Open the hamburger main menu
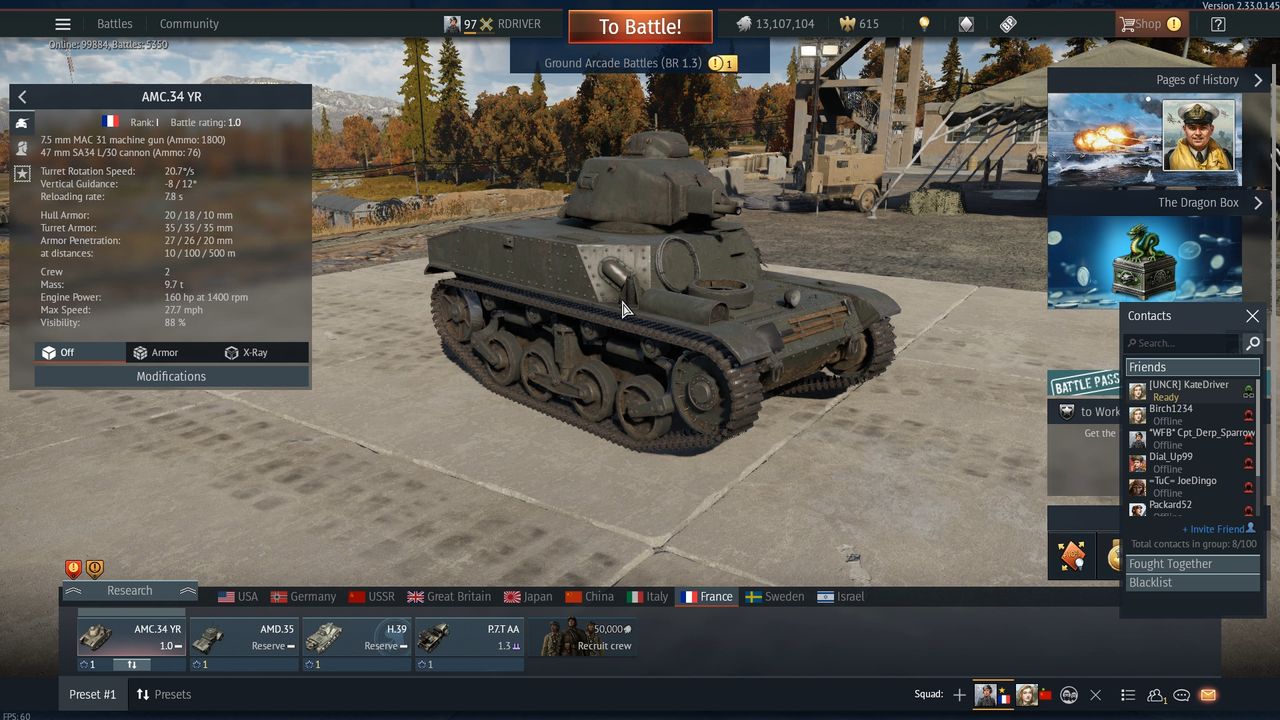 tap(63, 24)
